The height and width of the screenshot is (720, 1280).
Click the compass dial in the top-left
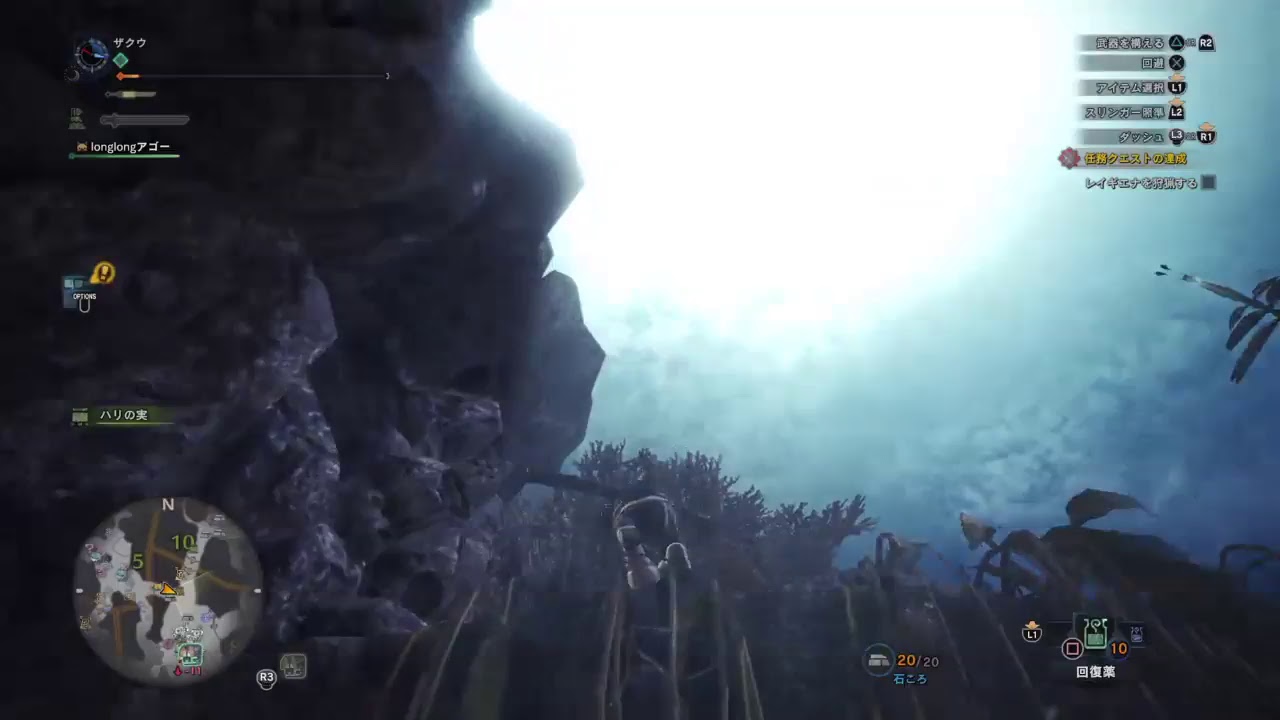coord(90,56)
